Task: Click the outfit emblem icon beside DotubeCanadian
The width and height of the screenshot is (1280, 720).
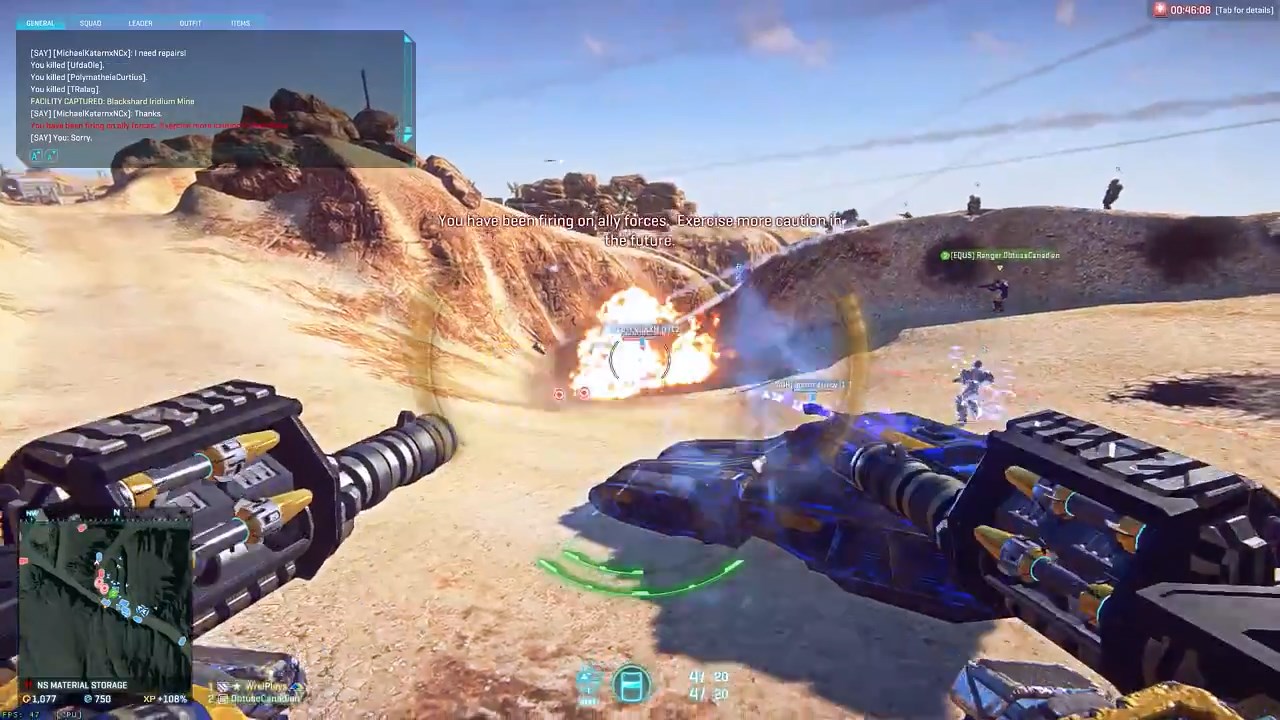Action: pos(221,698)
